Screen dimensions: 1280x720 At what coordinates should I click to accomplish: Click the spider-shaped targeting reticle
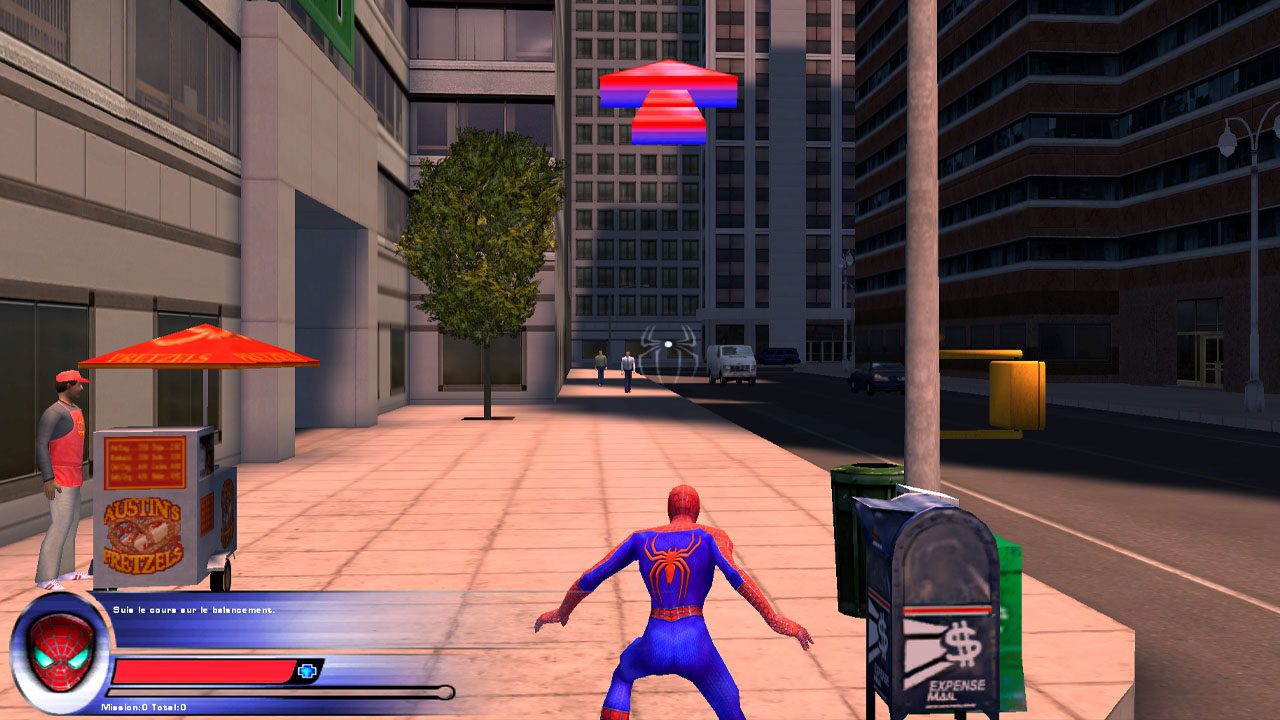[668, 346]
